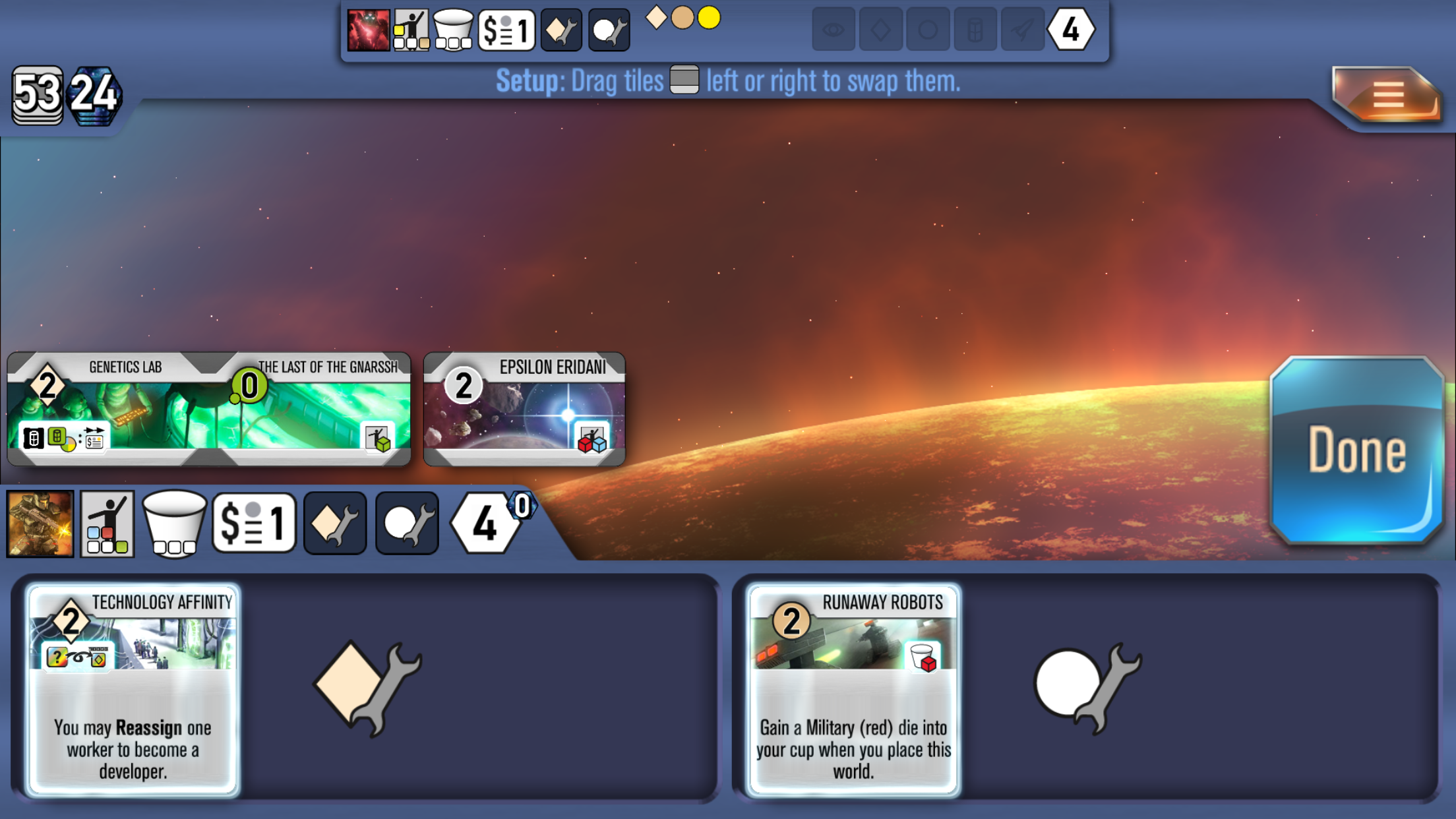Click the Done button
This screenshot has width=1456, height=819.
[x=1356, y=451]
